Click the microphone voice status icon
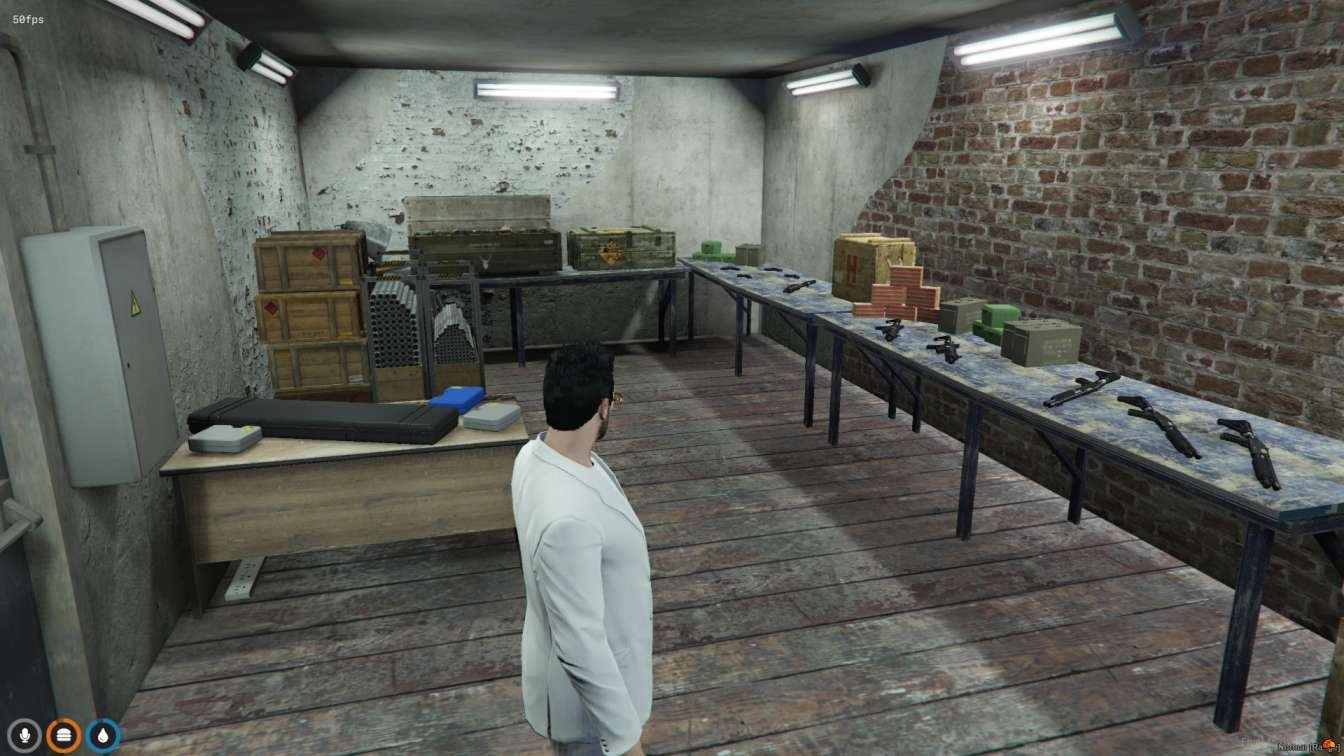1344x756 pixels. (x=24, y=735)
